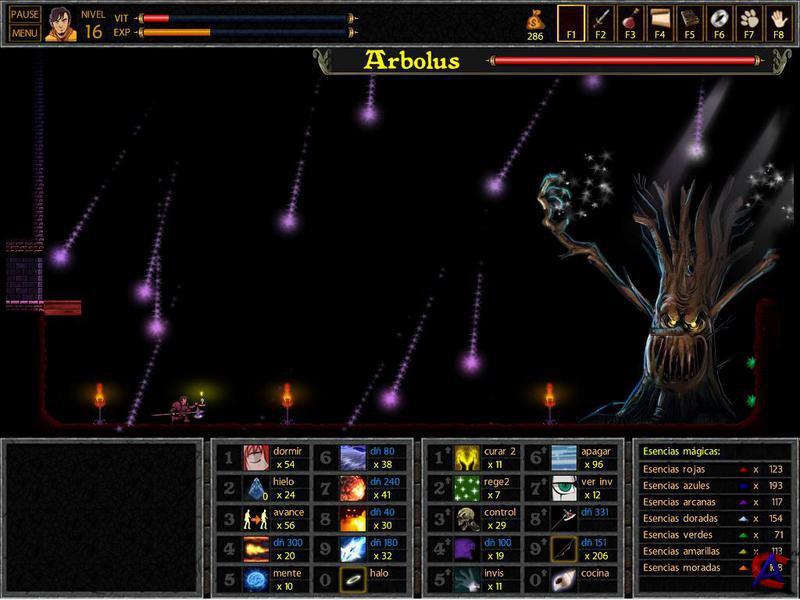This screenshot has width=800, height=600.
Task: Open the F3 potion tab
Action: pos(630,20)
